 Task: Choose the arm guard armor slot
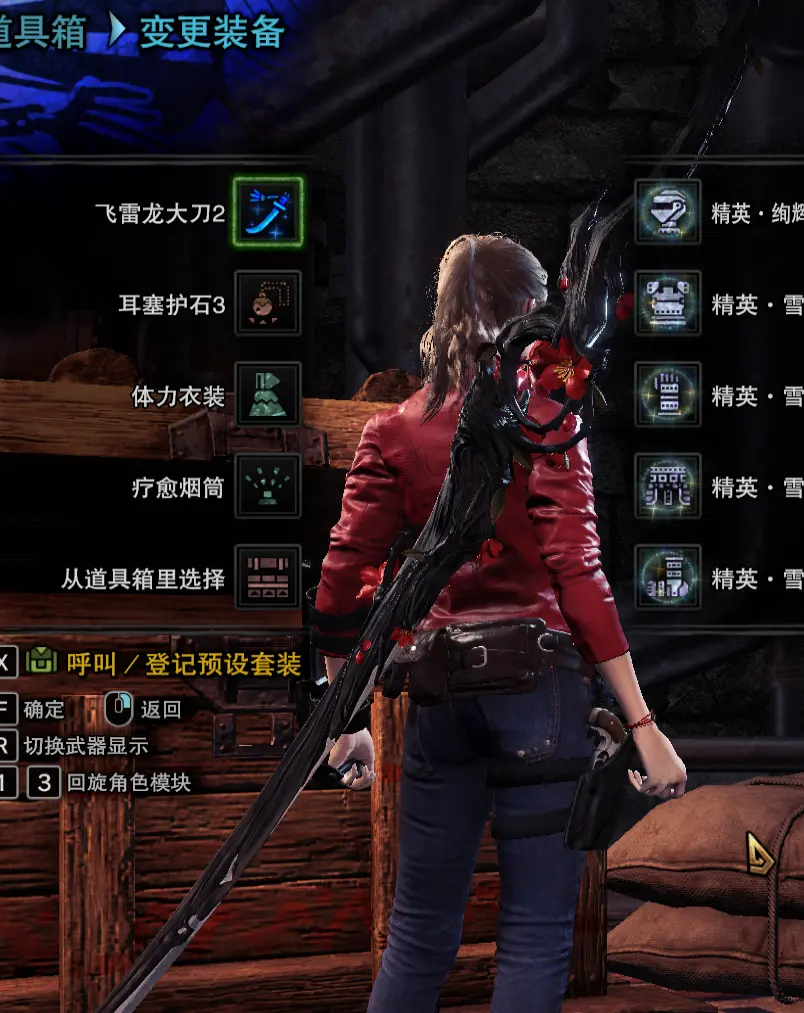668,395
